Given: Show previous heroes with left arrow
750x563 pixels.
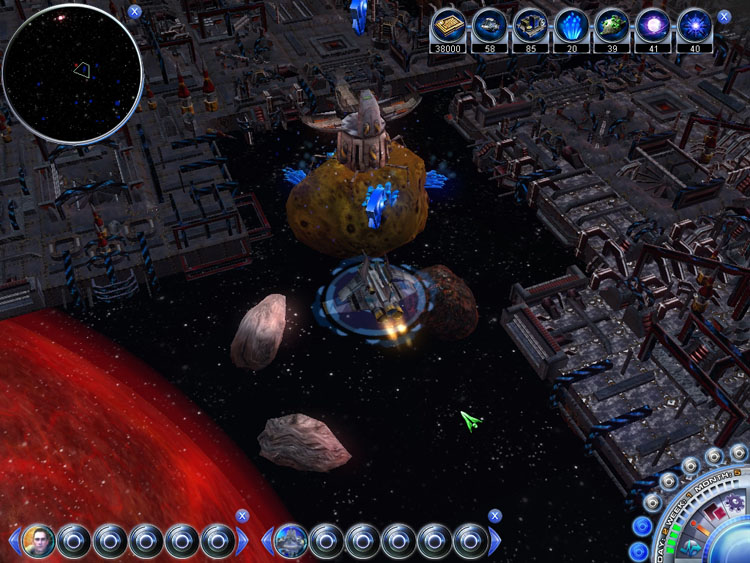Looking at the screenshot, I should click(14, 541).
